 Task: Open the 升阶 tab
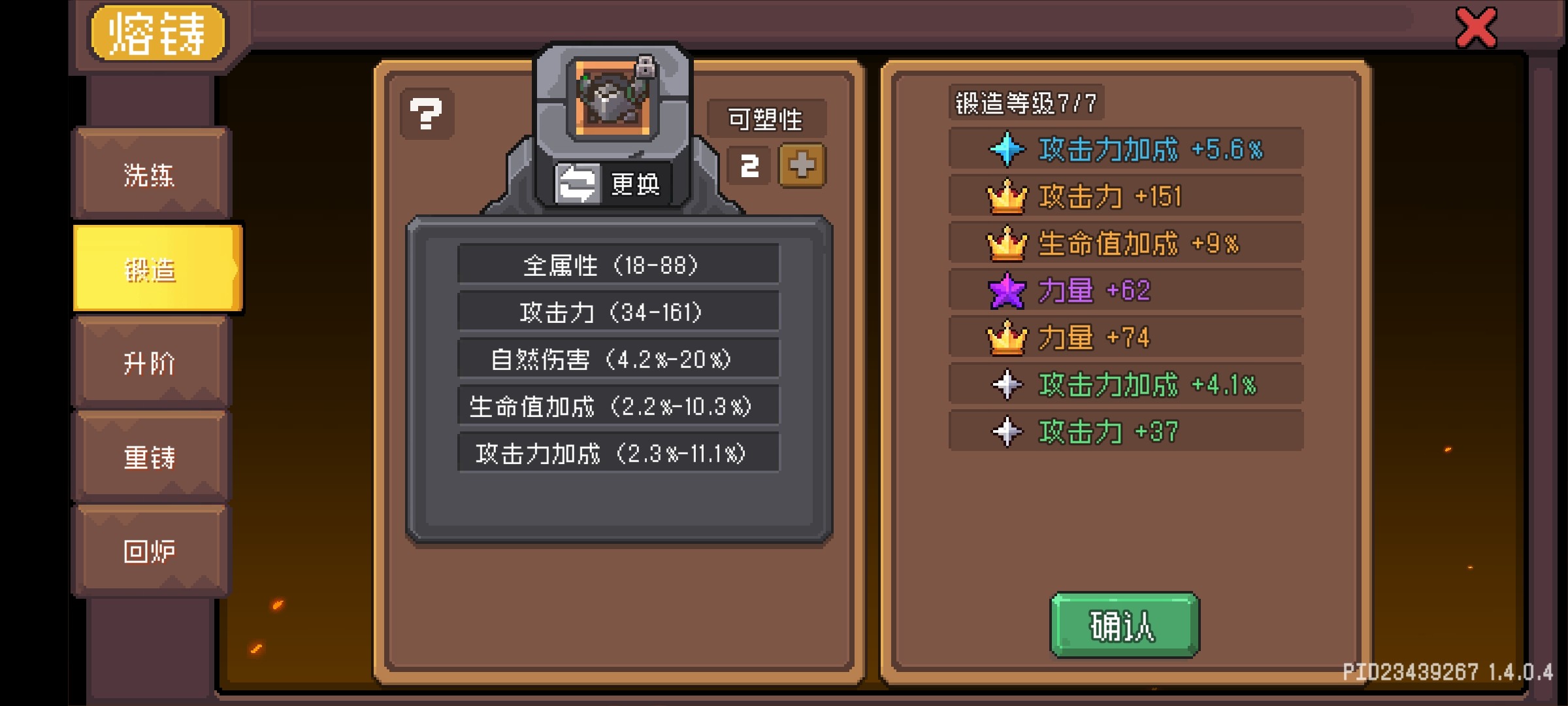[152, 363]
